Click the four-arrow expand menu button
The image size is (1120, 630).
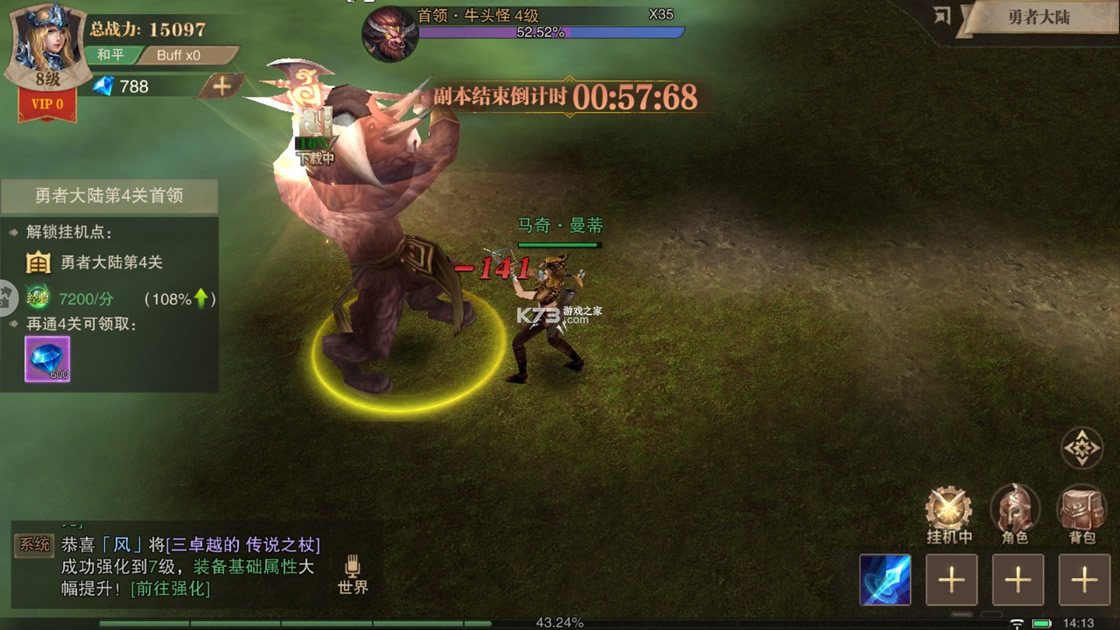click(x=1081, y=449)
